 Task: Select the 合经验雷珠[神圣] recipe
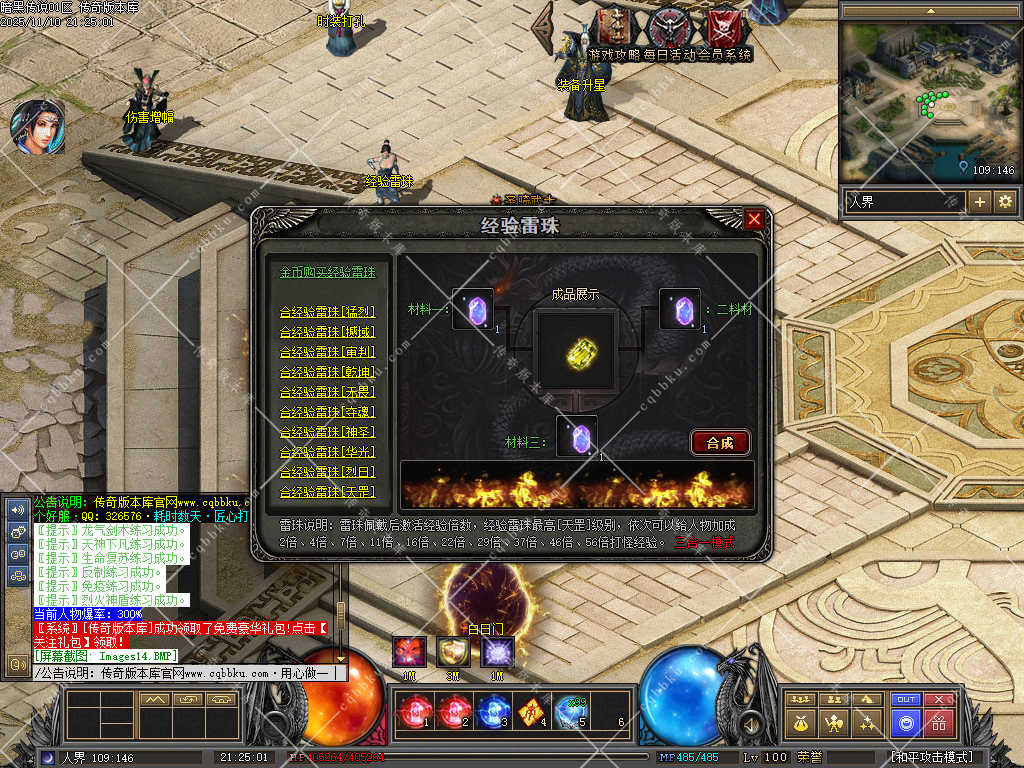click(x=328, y=432)
